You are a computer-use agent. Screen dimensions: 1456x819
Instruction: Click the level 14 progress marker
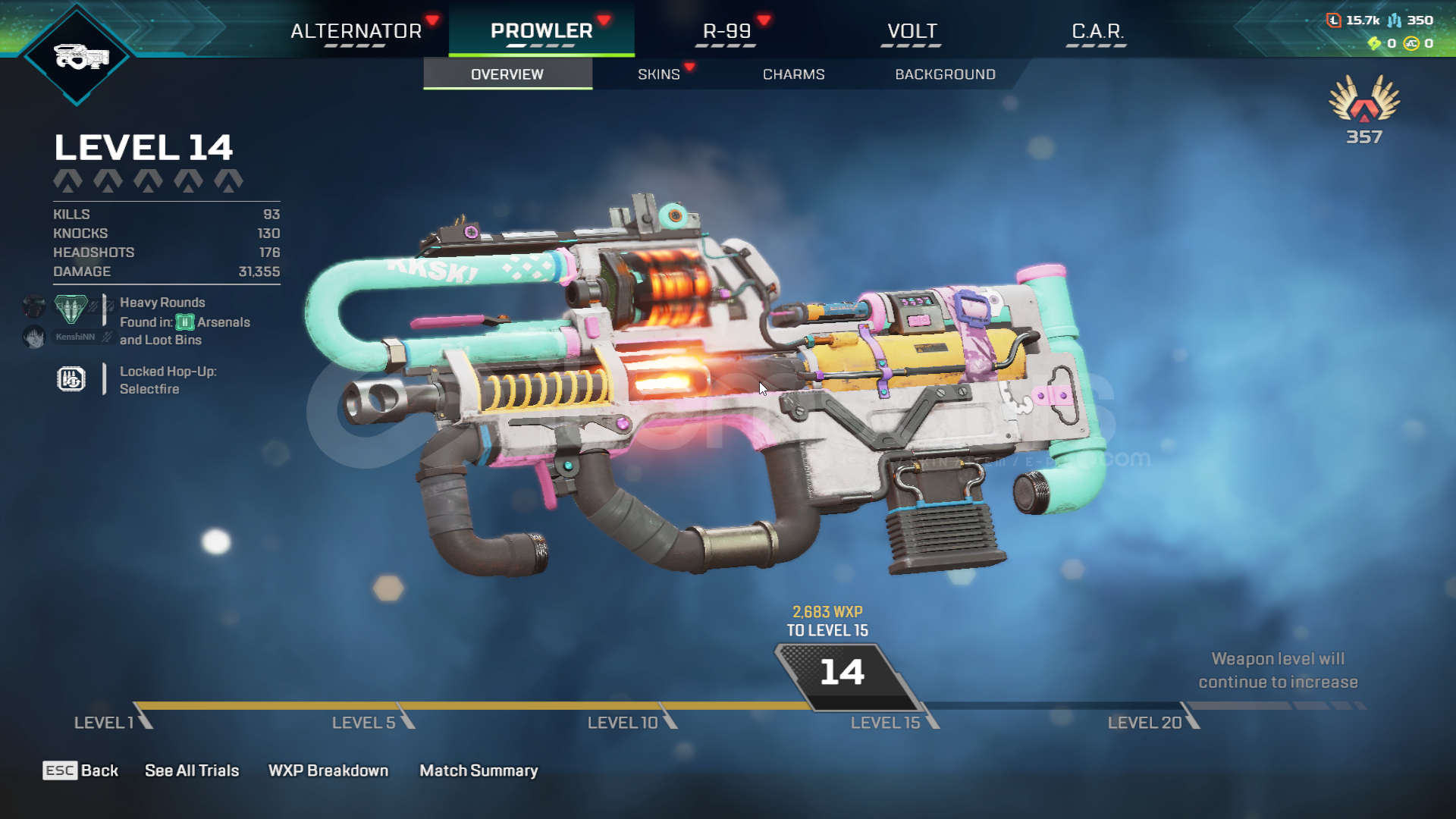coord(842,673)
